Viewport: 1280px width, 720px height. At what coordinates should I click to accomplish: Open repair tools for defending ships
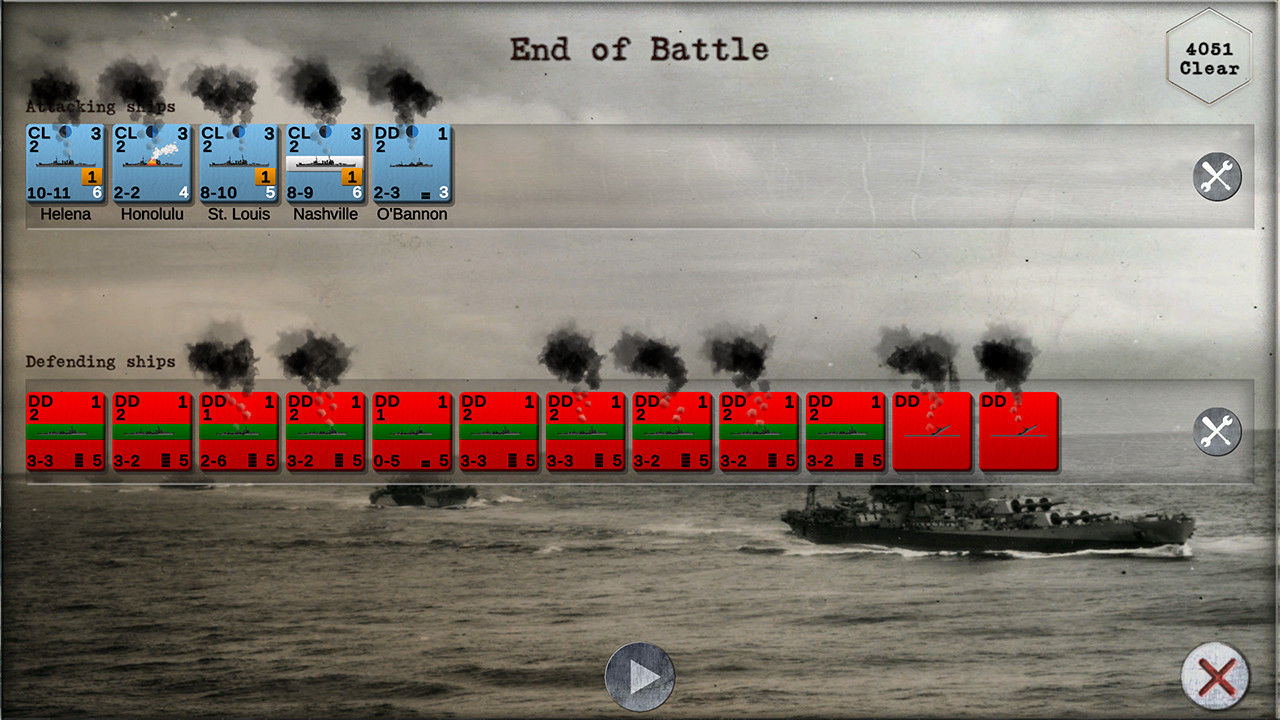point(1217,432)
